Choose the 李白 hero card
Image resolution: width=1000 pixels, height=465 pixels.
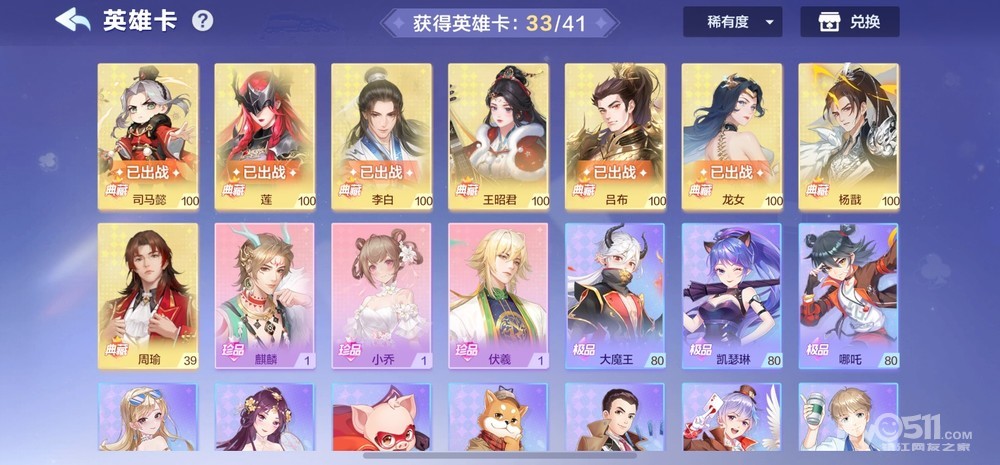tap(381, 136)
